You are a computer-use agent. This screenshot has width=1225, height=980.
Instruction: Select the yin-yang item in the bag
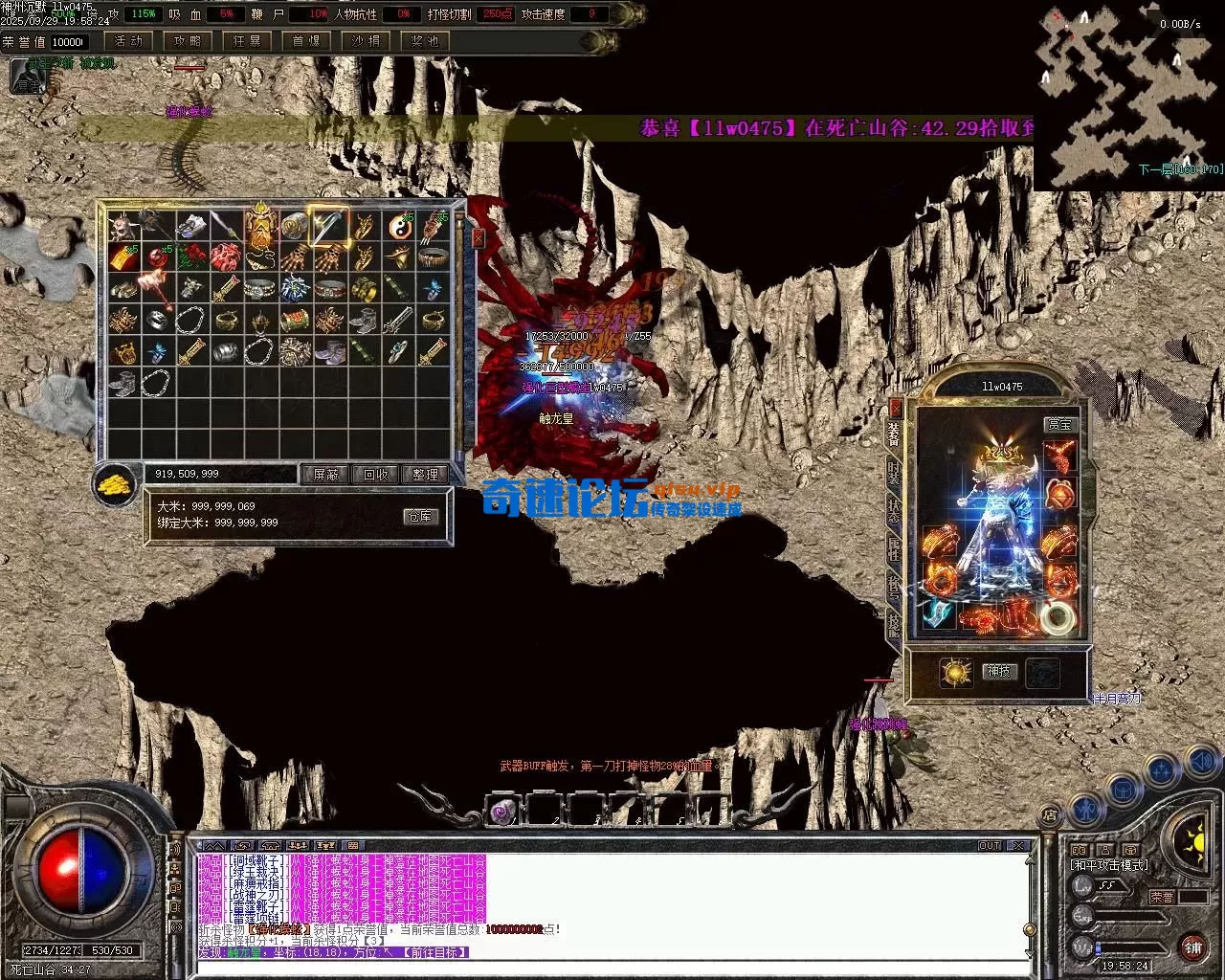(x=399, y=227)
